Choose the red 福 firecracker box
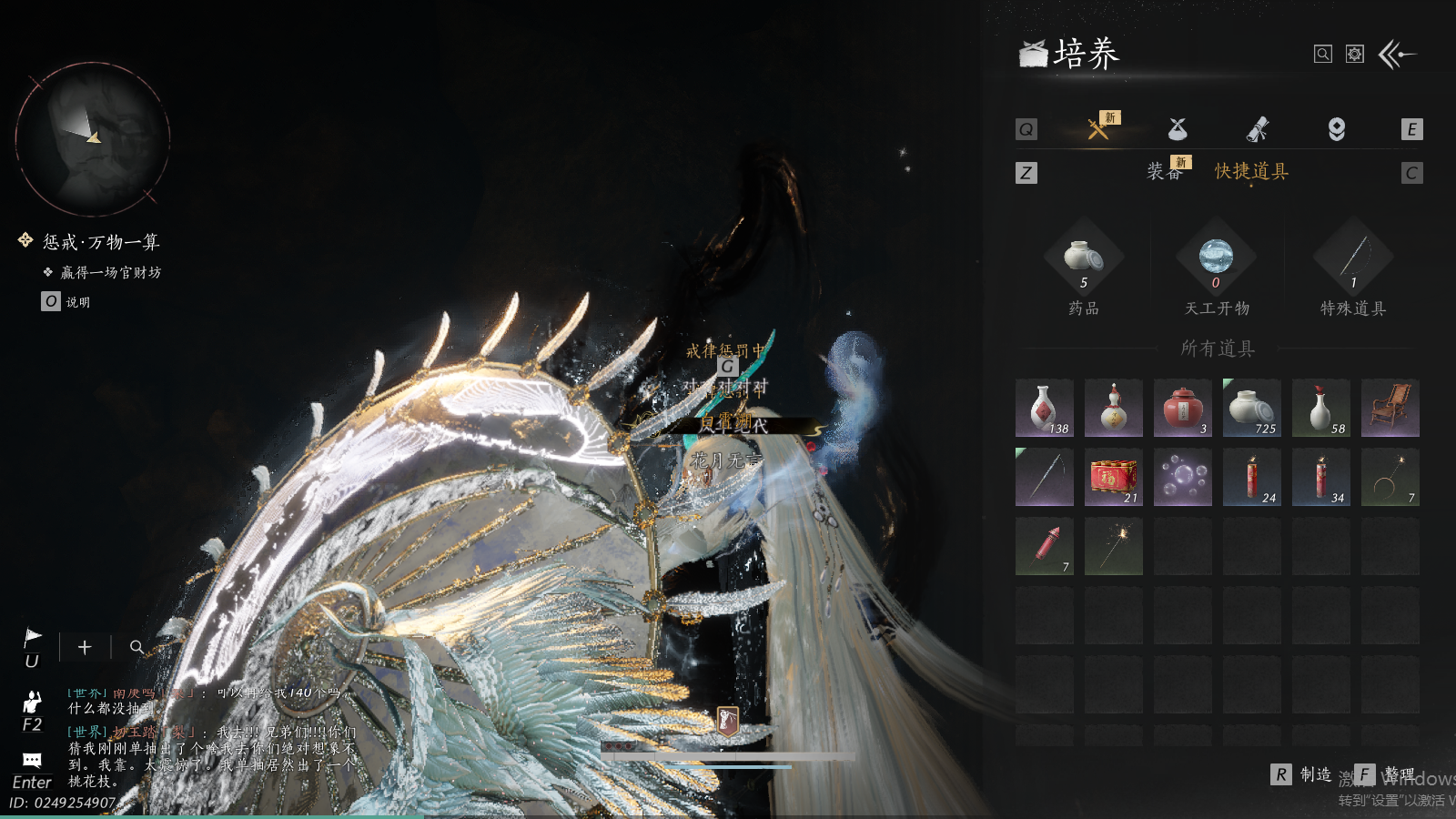This screenshot has width=1456, height=819. pyautogui.click(x=1114, y=478)
